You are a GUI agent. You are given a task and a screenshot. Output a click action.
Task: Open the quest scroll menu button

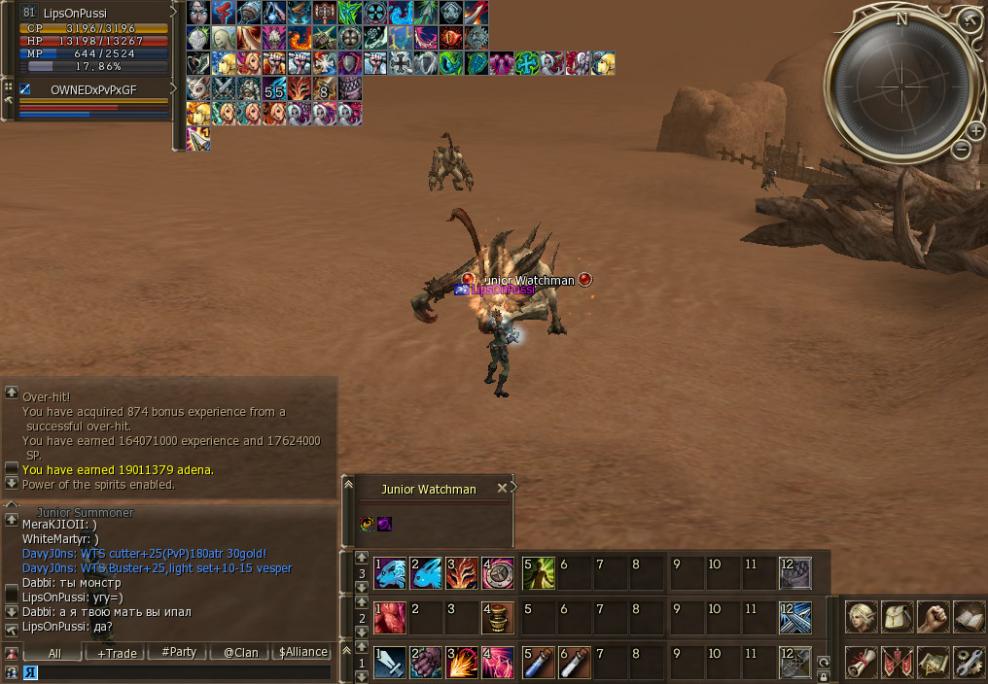coord(861,662)
